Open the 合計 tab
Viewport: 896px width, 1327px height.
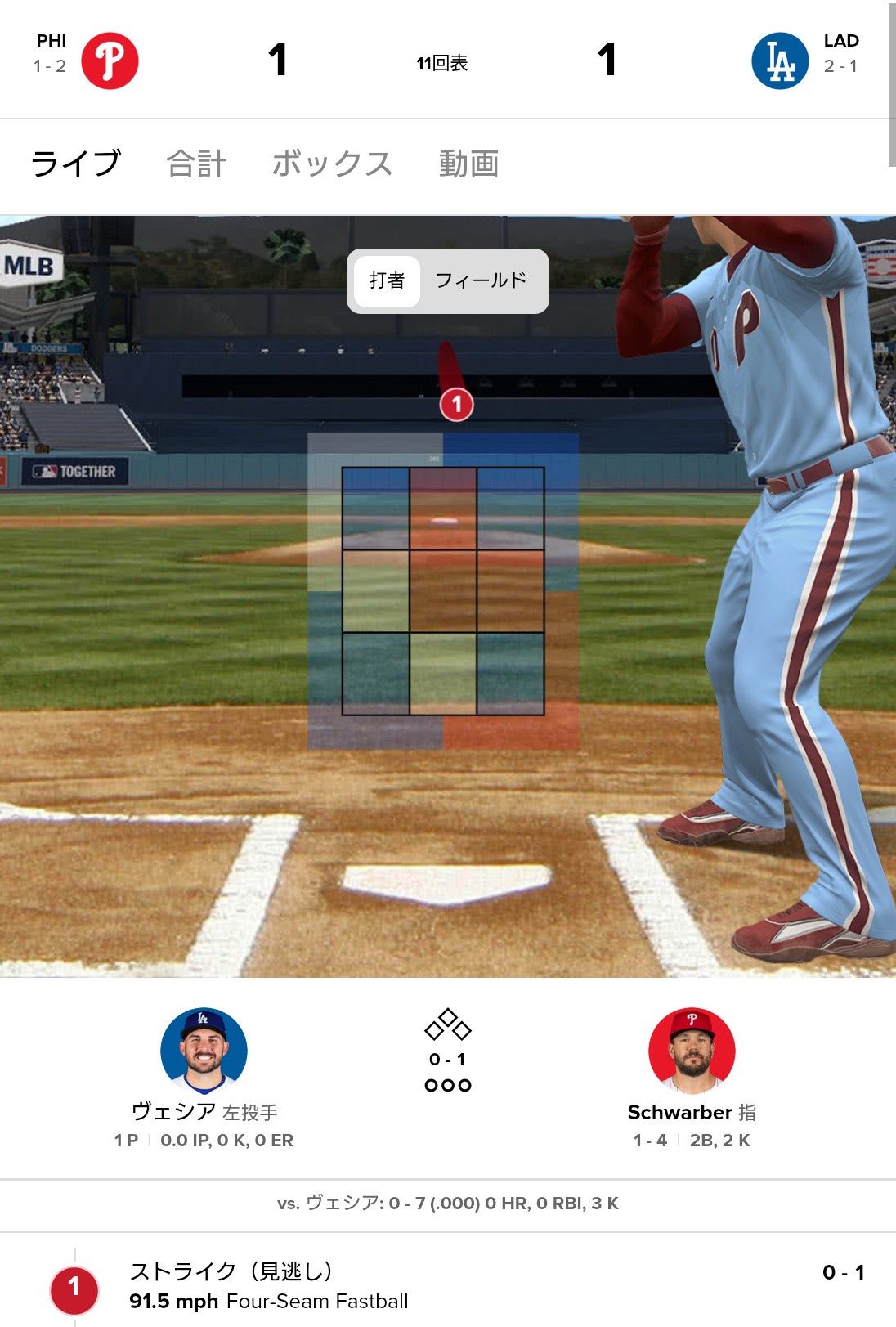click(x=196, y=164)
